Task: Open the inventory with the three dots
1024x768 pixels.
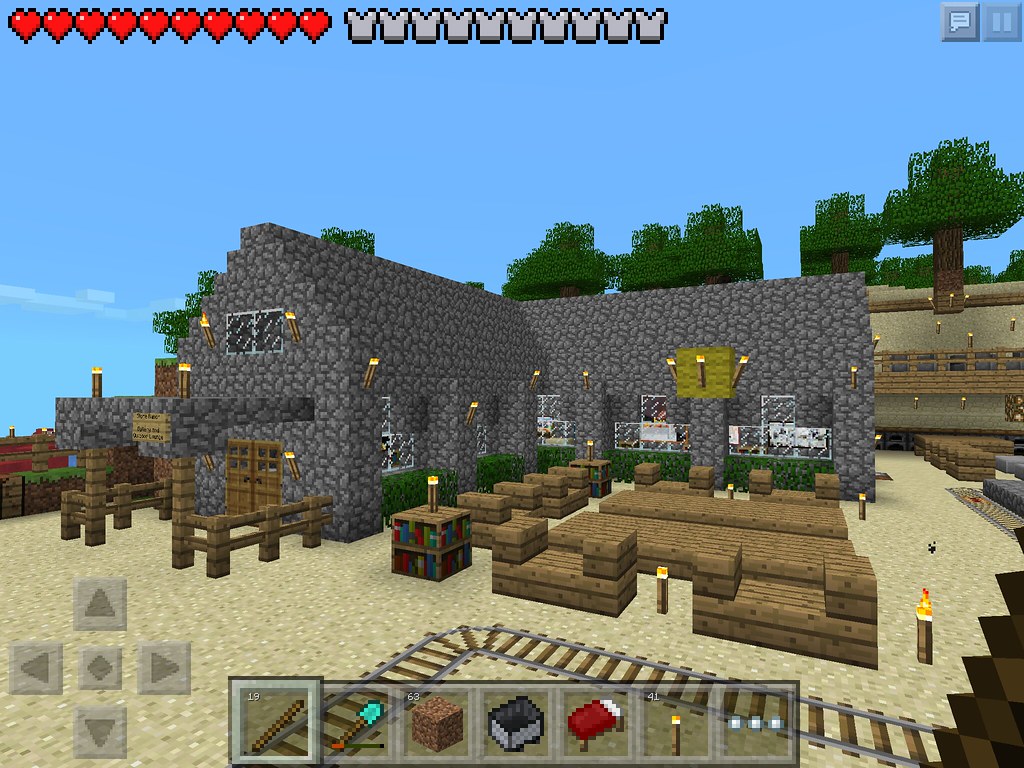Action: [x=757, y=722]
